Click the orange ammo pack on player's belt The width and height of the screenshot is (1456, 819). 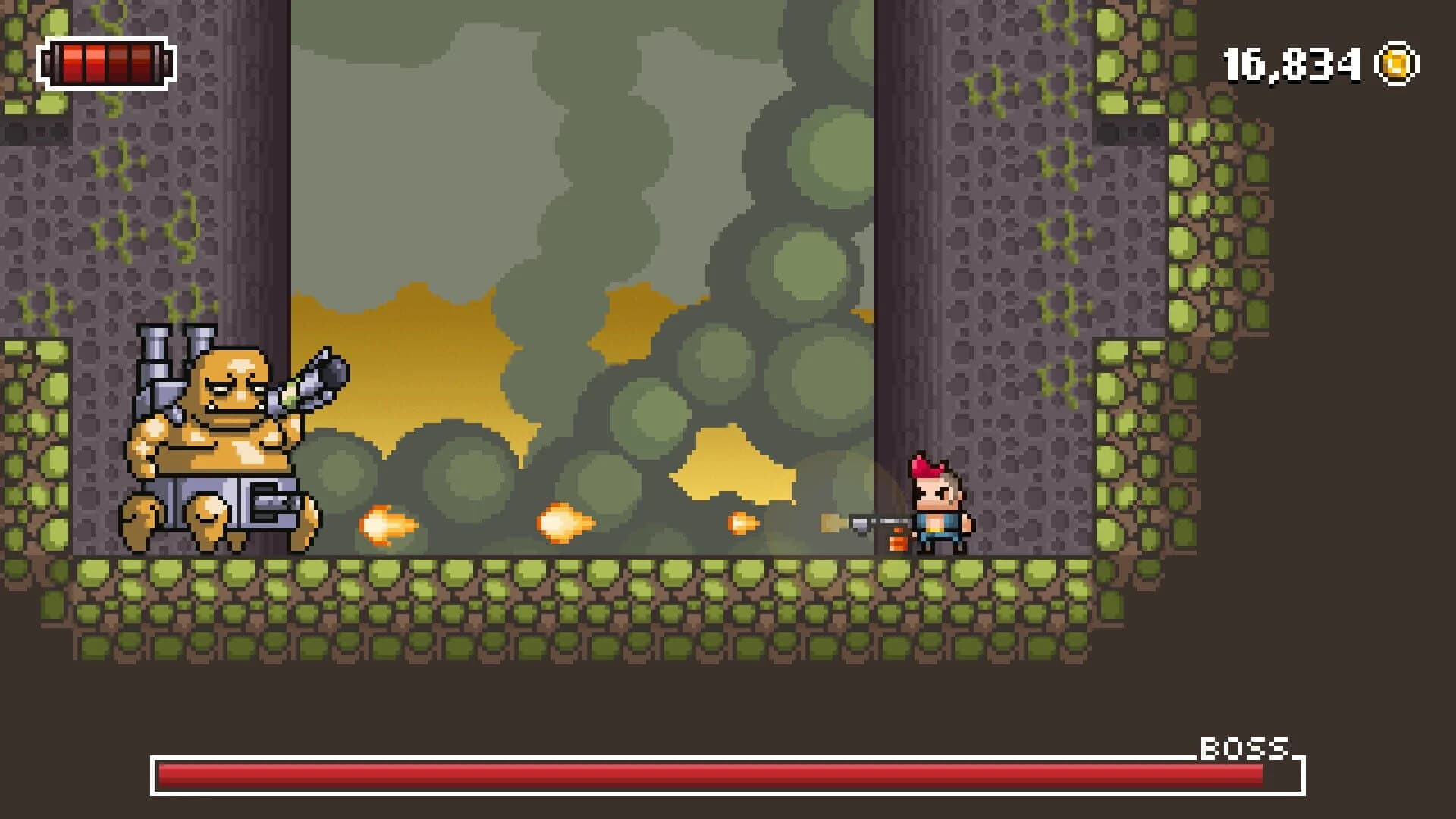coord(899,542)
